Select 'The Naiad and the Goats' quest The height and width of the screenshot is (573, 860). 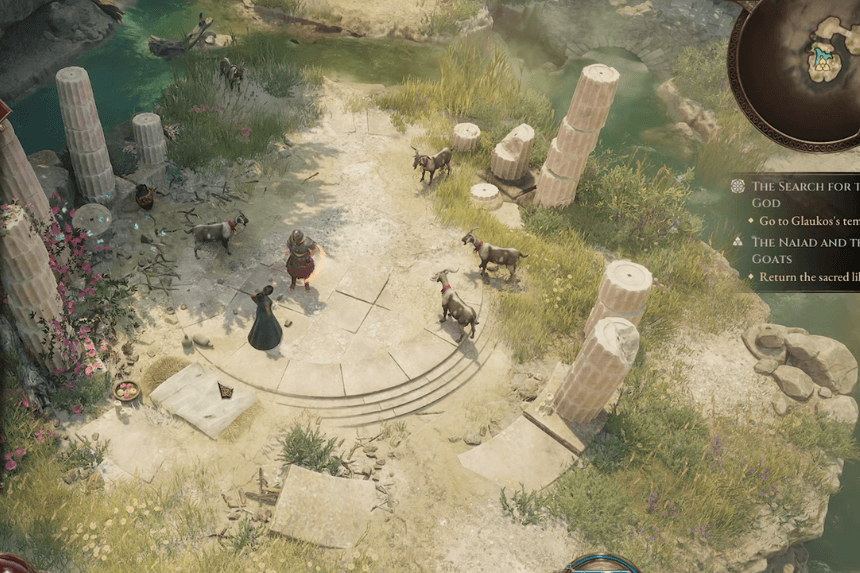click(804, 249)
